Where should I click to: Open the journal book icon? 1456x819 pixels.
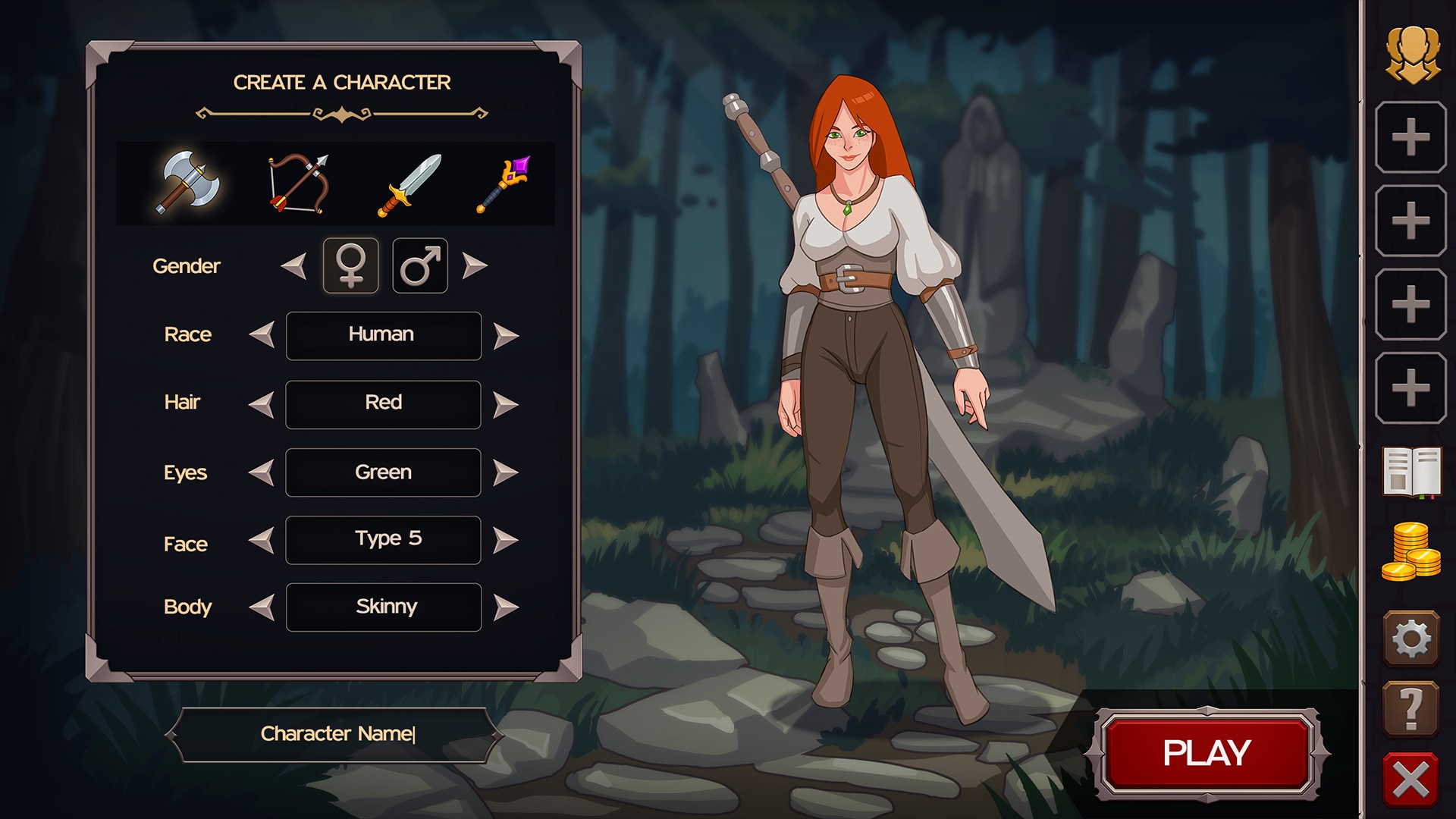coord(1413,472)
